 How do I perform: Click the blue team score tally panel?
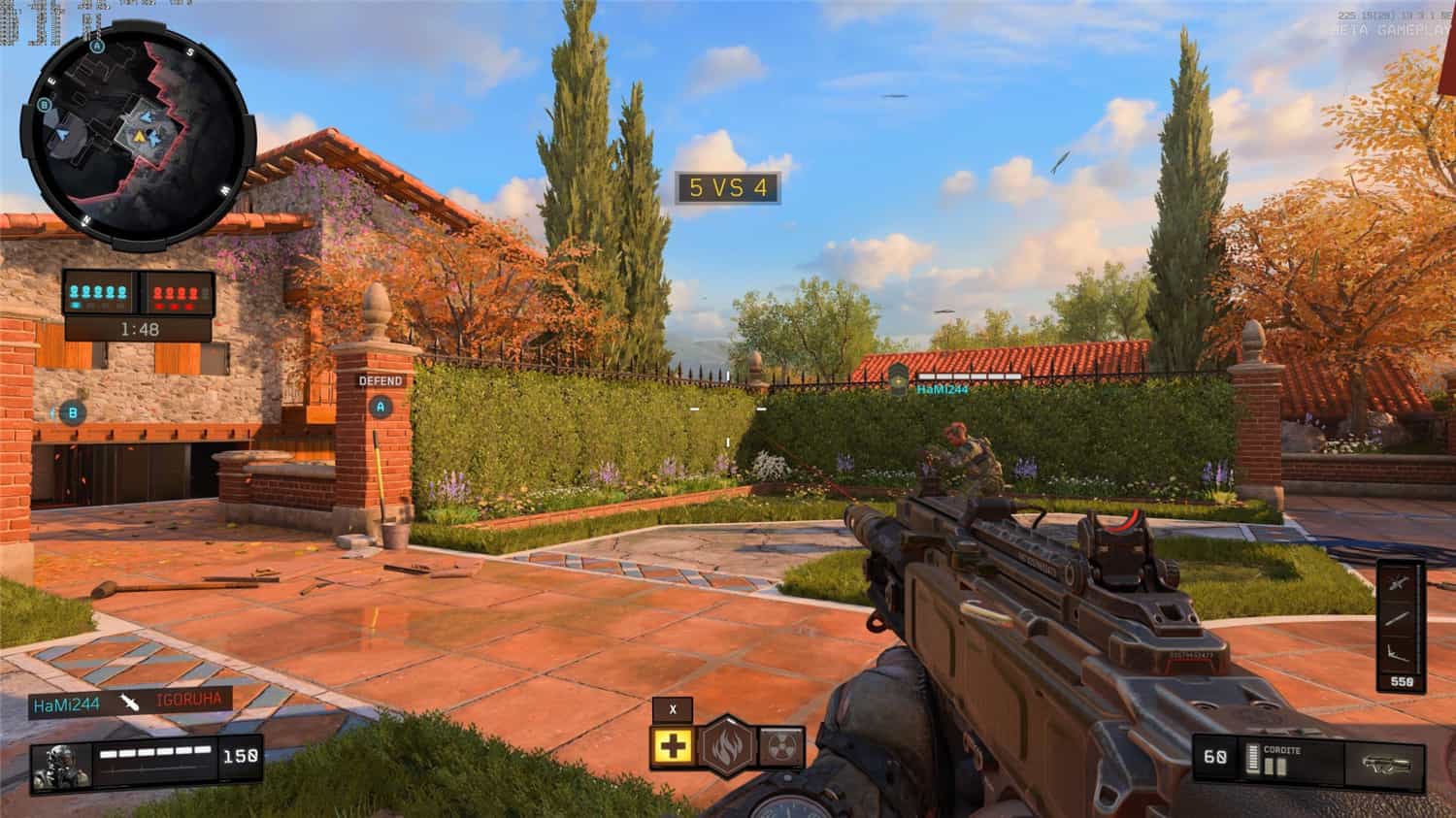(97, 290)
